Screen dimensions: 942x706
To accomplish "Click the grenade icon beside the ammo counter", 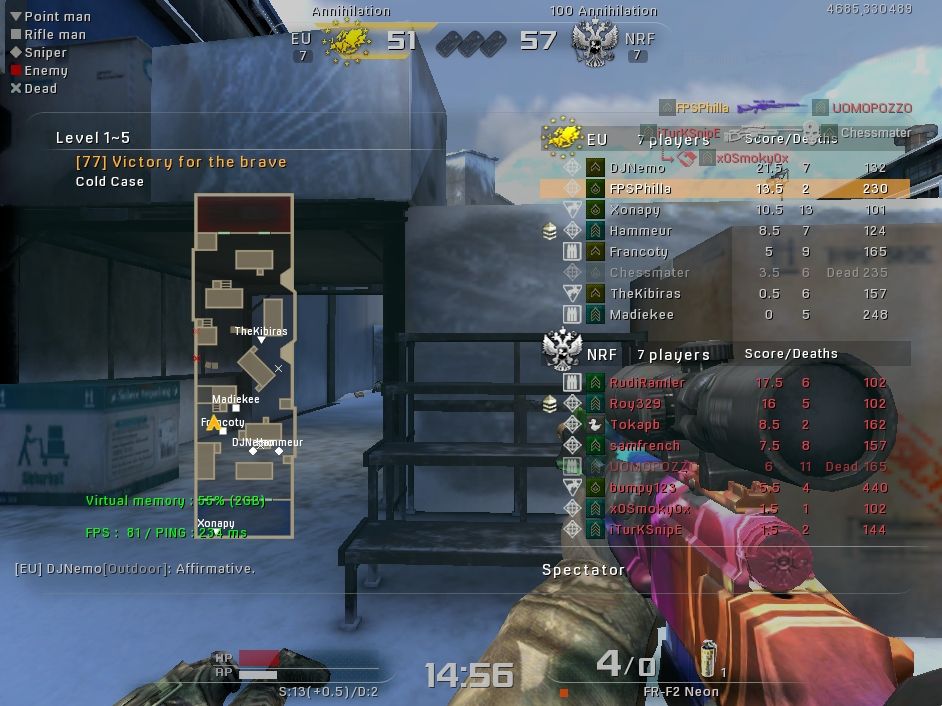I will (709, 659).
